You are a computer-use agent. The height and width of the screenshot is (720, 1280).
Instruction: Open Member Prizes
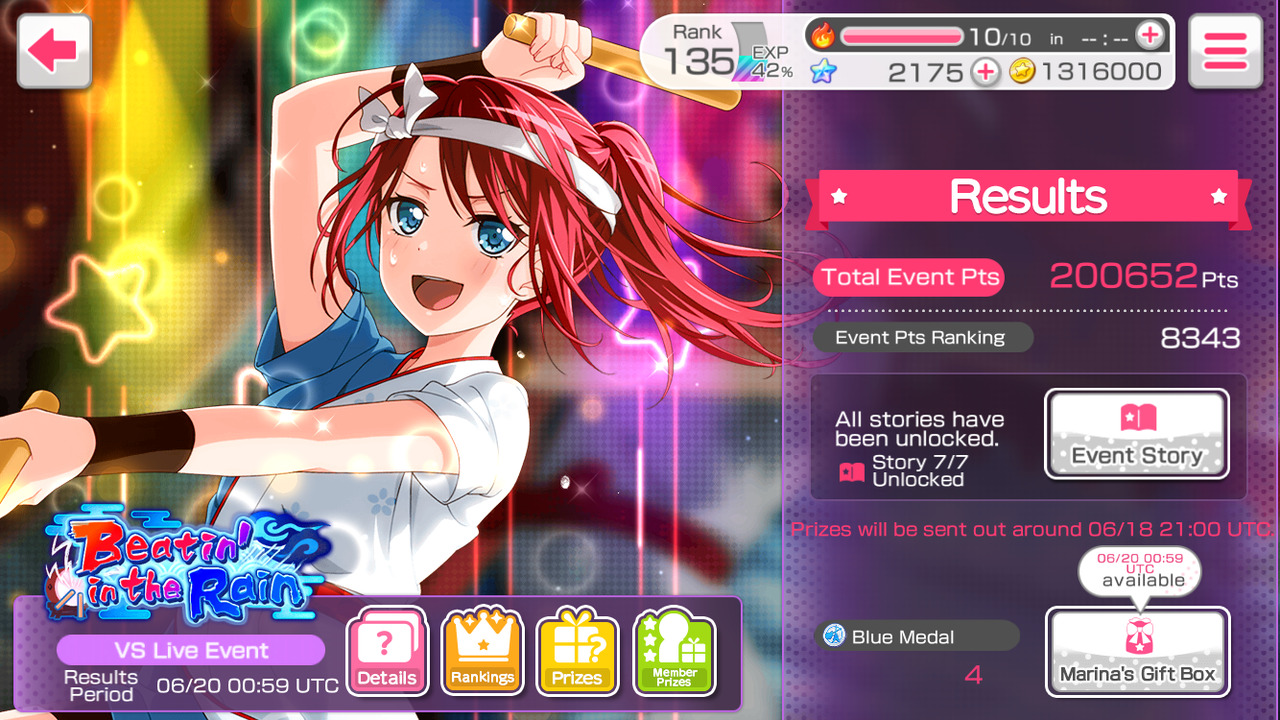pos(674,652)
